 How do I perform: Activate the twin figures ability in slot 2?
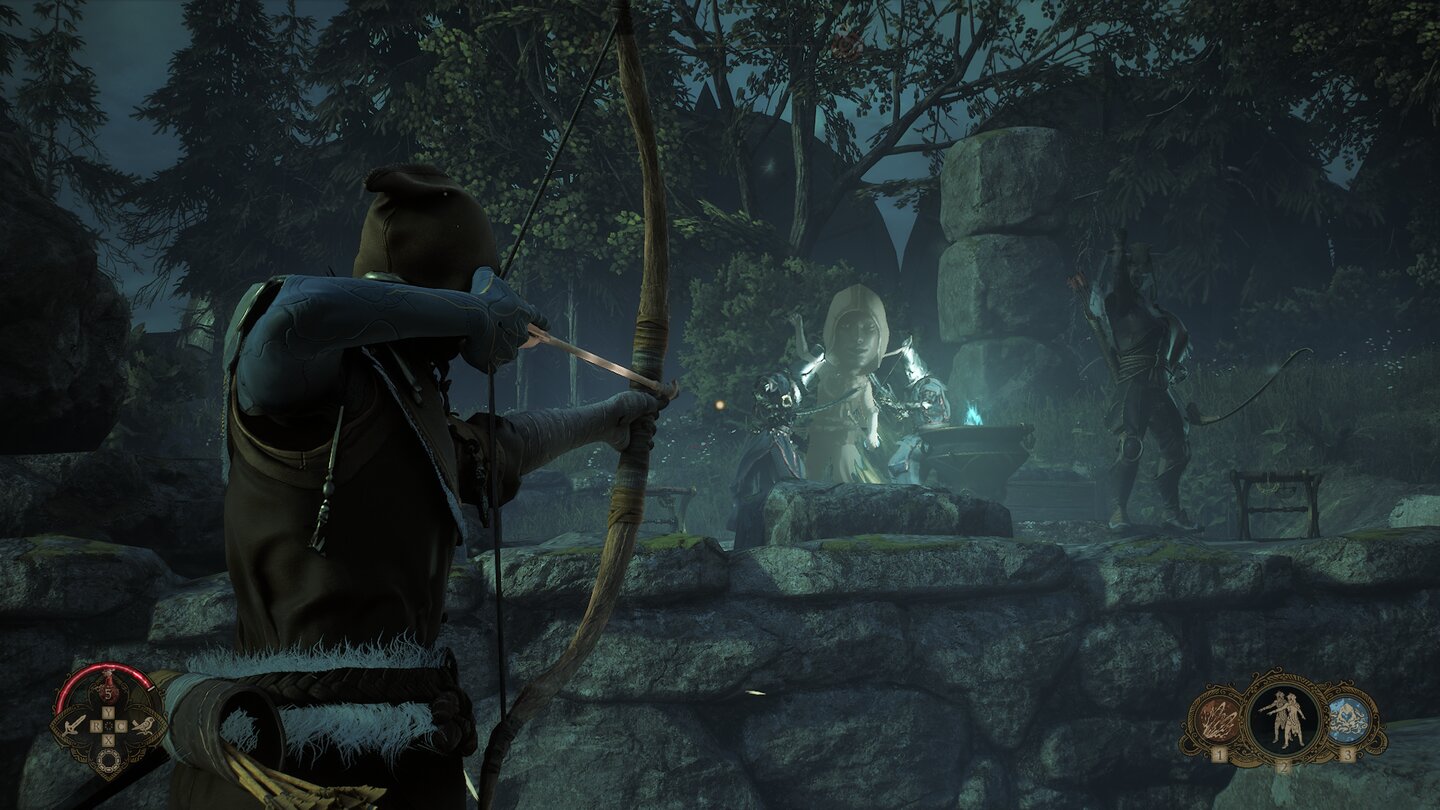coord(1283,717)
